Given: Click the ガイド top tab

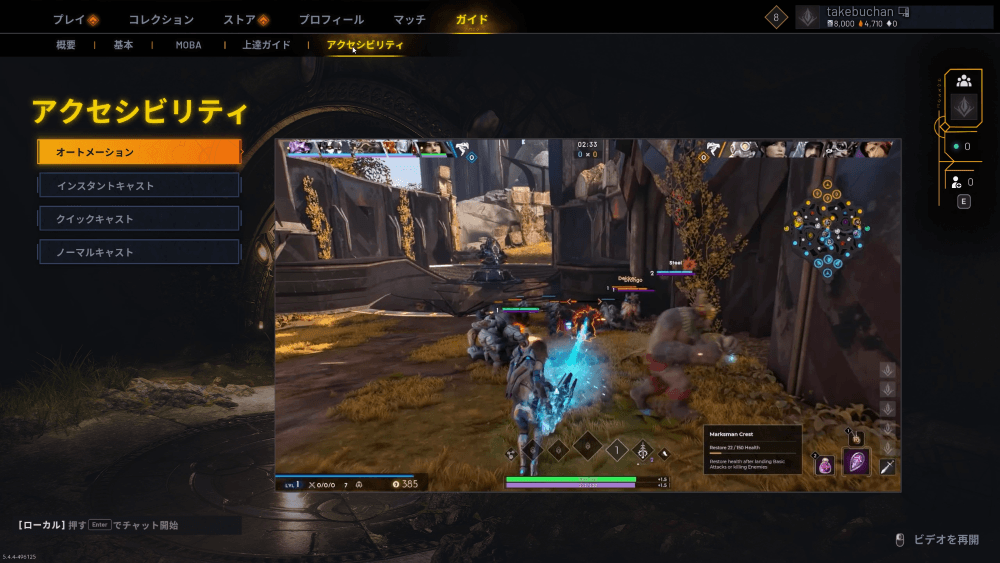Looking at the screenshot, I should [471, 19].
